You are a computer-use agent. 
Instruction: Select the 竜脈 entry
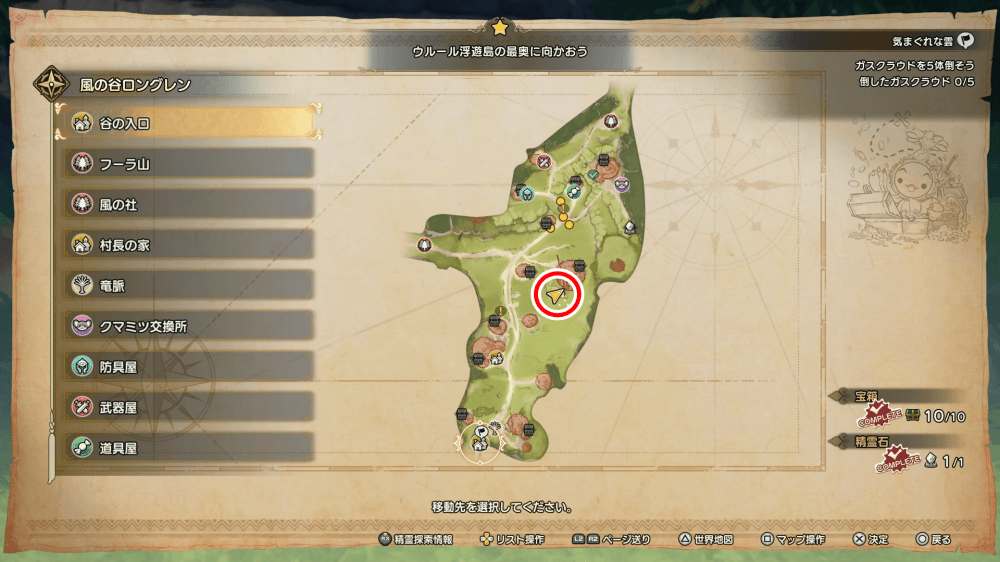[x=190, y=285]
